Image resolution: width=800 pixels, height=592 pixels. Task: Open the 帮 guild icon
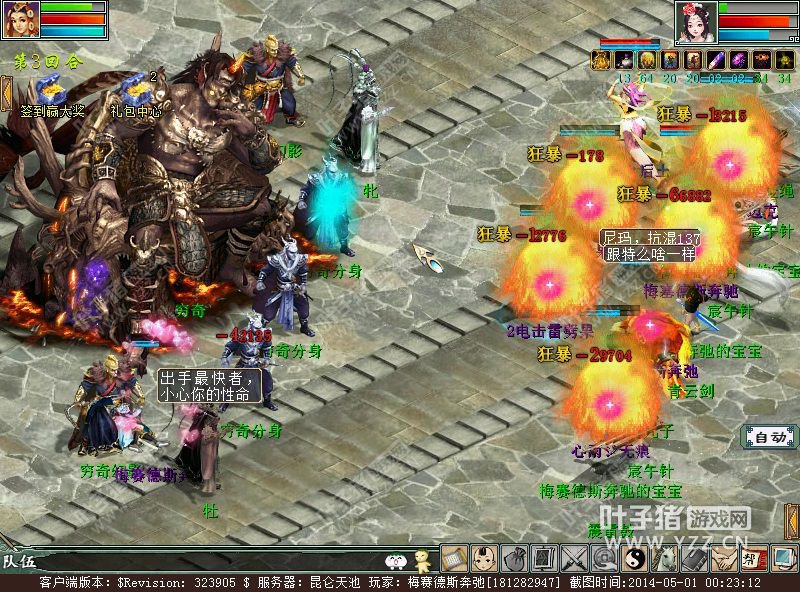tap(754, 557)
